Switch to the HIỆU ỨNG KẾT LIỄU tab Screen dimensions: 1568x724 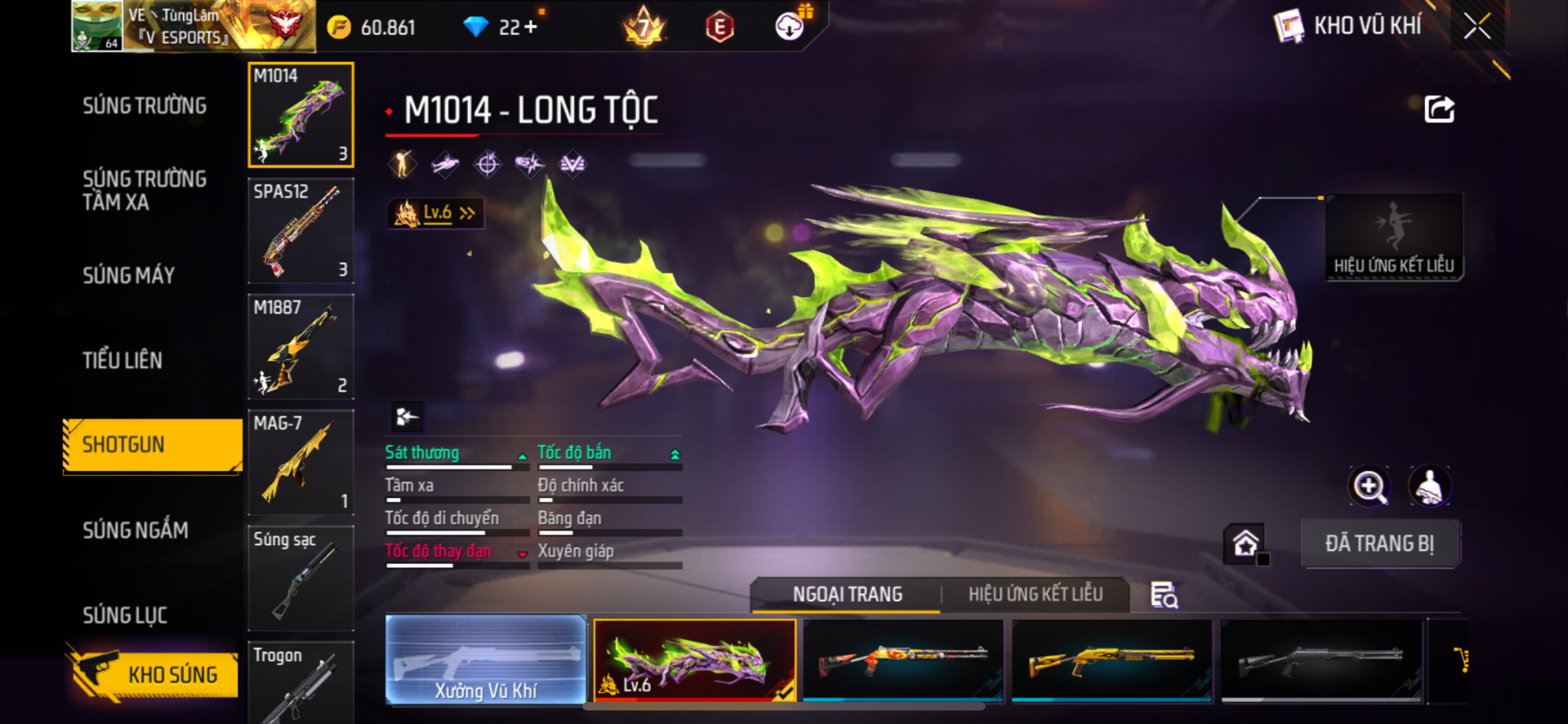pos(1036,594)
